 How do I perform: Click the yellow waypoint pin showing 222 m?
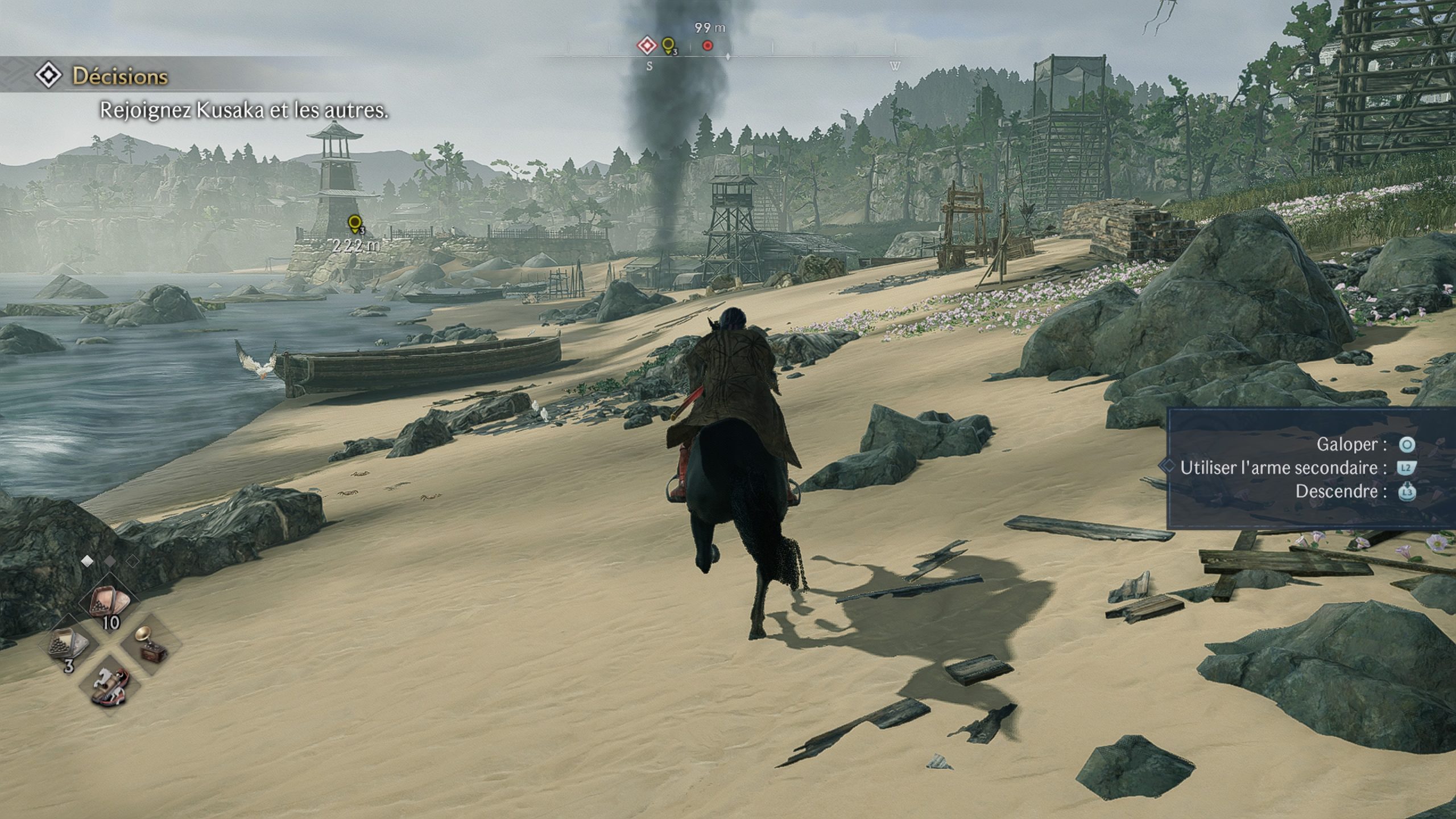point(355,224)
